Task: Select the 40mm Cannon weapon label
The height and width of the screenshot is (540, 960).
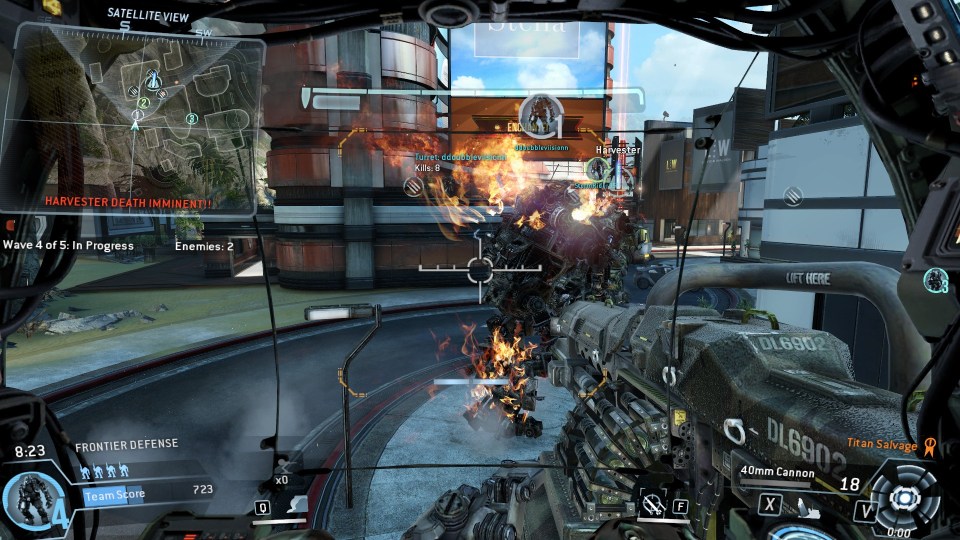Action: click(779, 471)
